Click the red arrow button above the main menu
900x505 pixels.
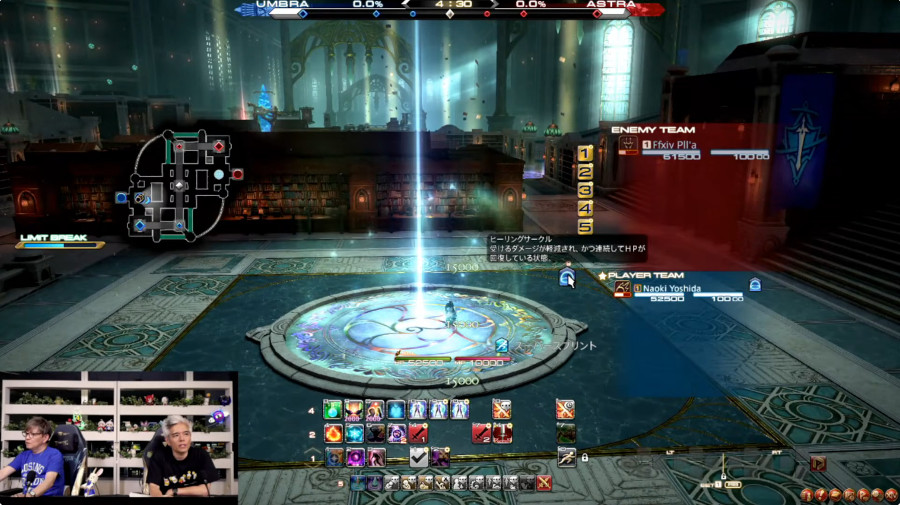818,463
